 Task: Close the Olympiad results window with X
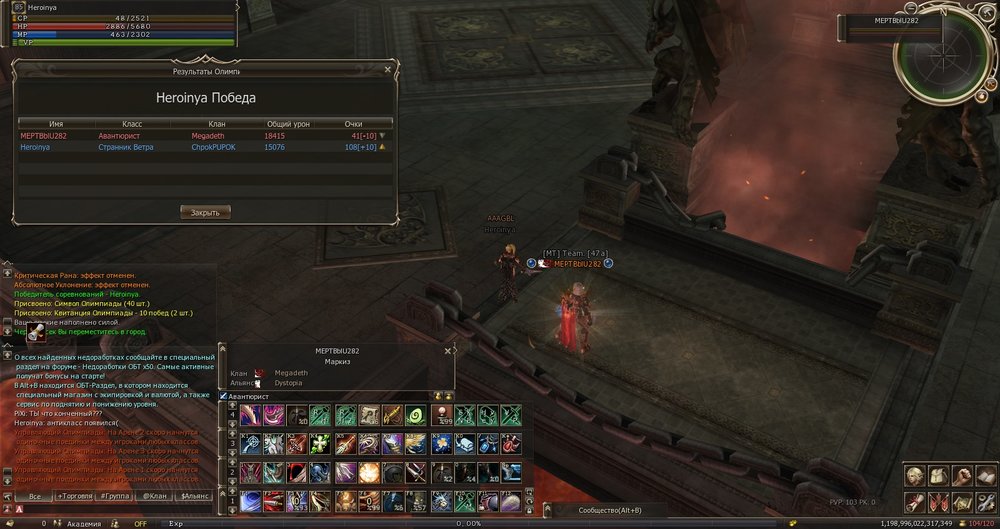[x=390, y=71]
